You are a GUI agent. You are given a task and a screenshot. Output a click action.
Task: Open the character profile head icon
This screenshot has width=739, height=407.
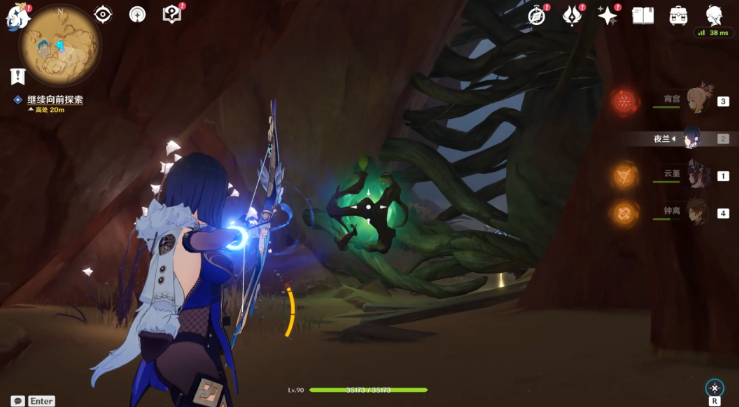pyautogui.click(x=714, y=15)
